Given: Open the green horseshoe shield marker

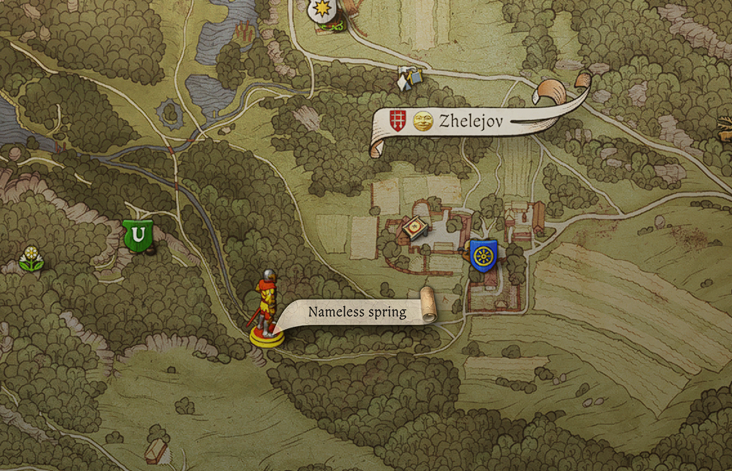Looking at the screenshot, I should [138, 236].
